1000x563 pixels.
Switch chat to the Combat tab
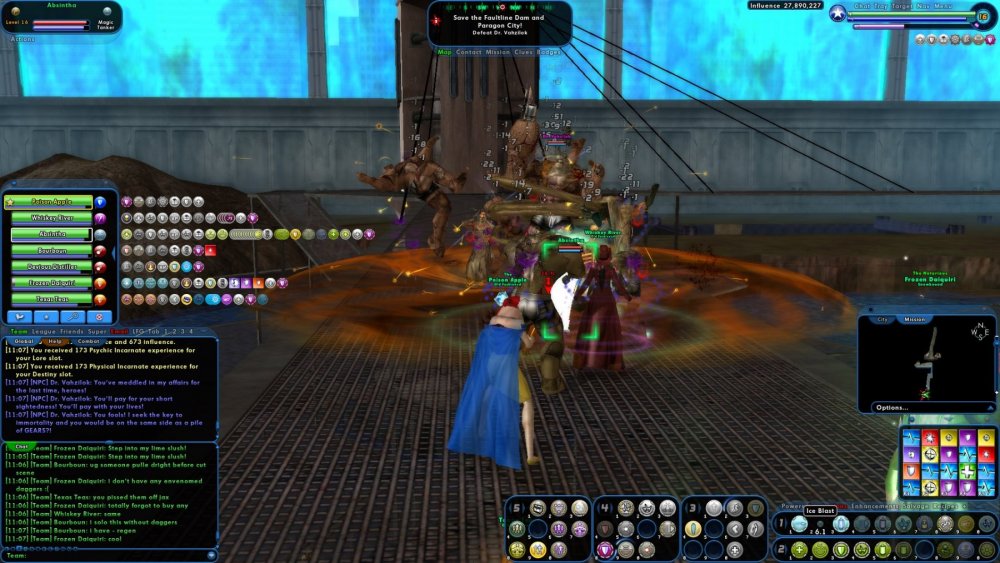(x=89, y=341)
